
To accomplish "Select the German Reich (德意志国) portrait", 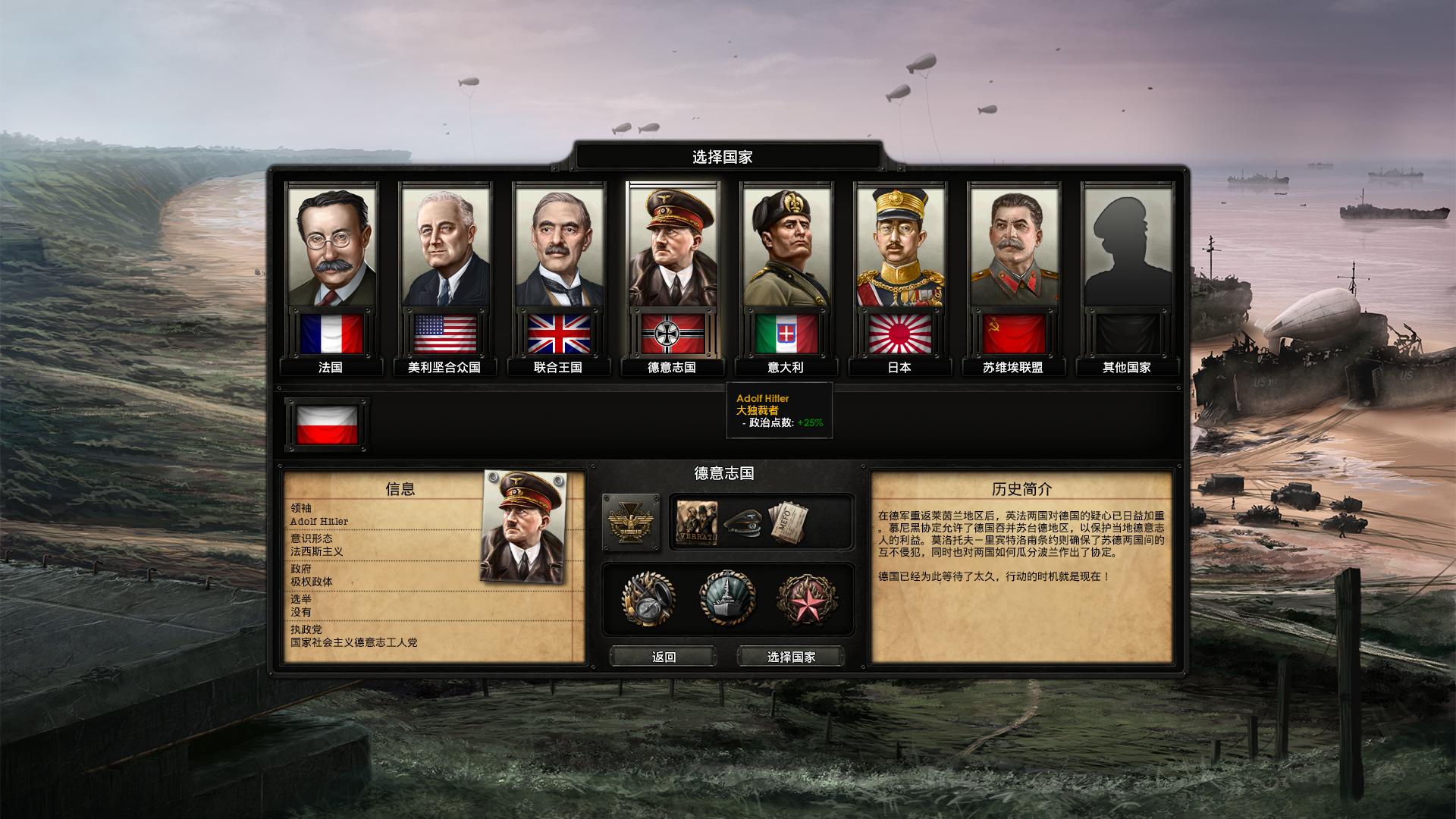I will [672, 250].
